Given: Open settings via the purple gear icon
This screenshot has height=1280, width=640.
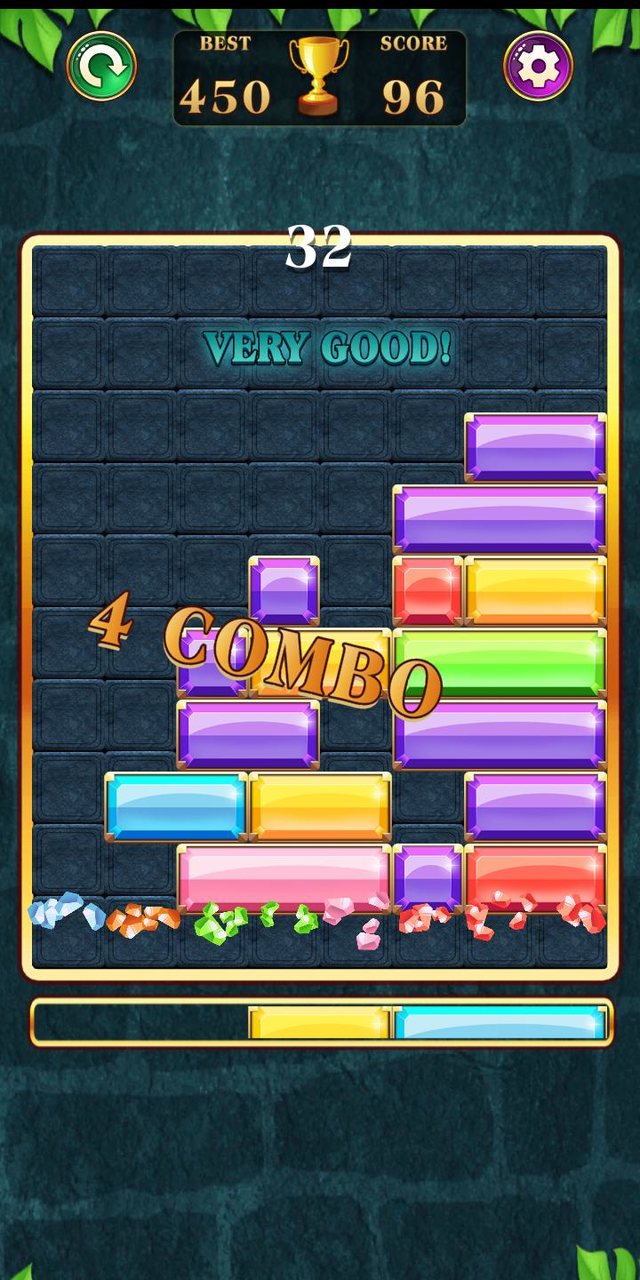Looking at the screenshot, I should tap(538, 66).
